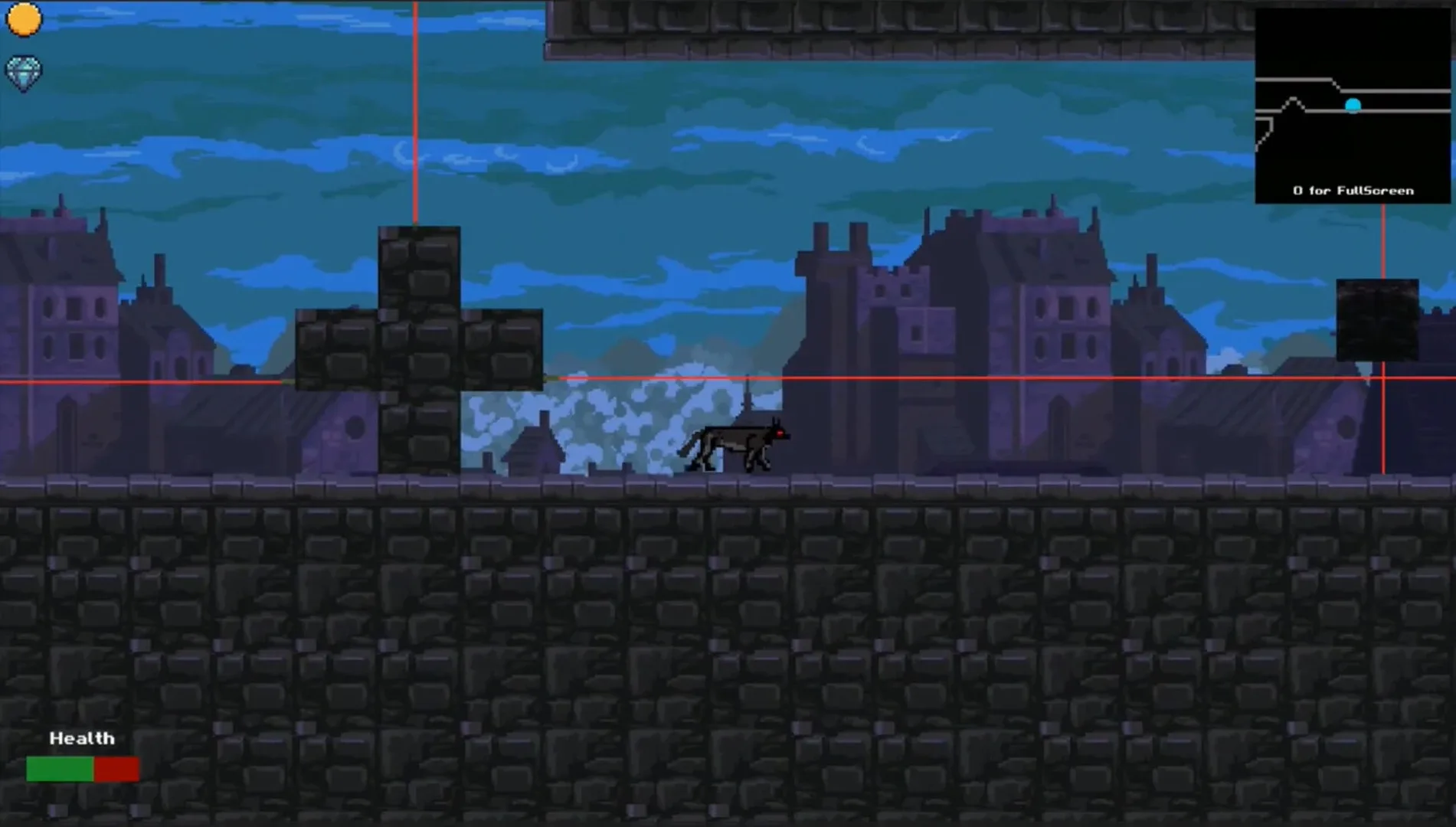Click the gold coin counter icon
The height and width of the screenshot is (827, 1456).
23,21
